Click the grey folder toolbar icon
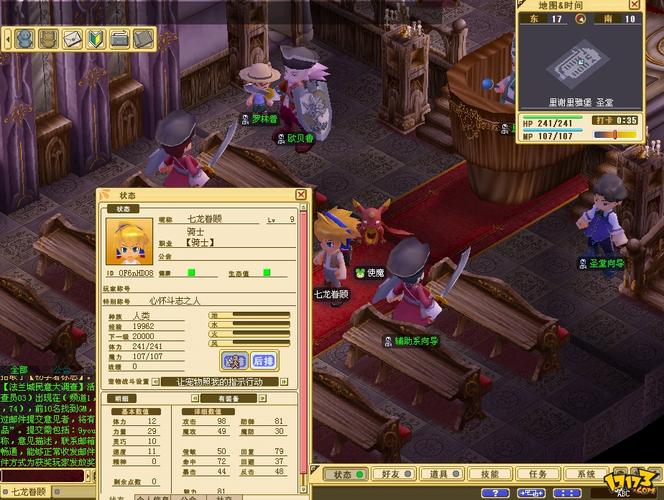Image resolution: width=664 pixels, height=500 pixels. tap(119, 39)
